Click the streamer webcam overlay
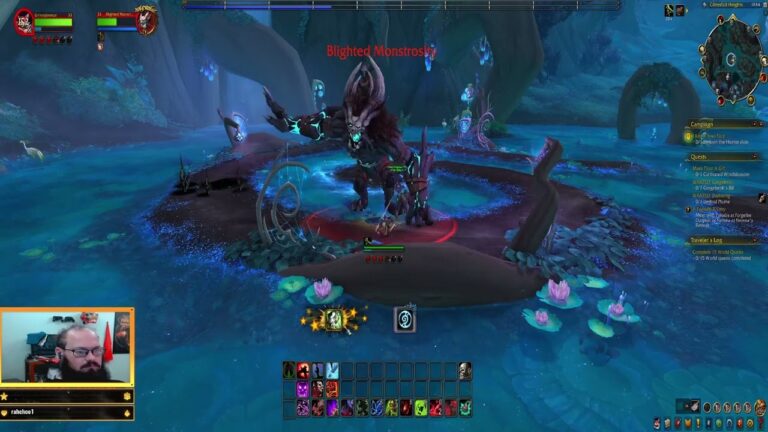768x432 pixels. pos(66,346)
